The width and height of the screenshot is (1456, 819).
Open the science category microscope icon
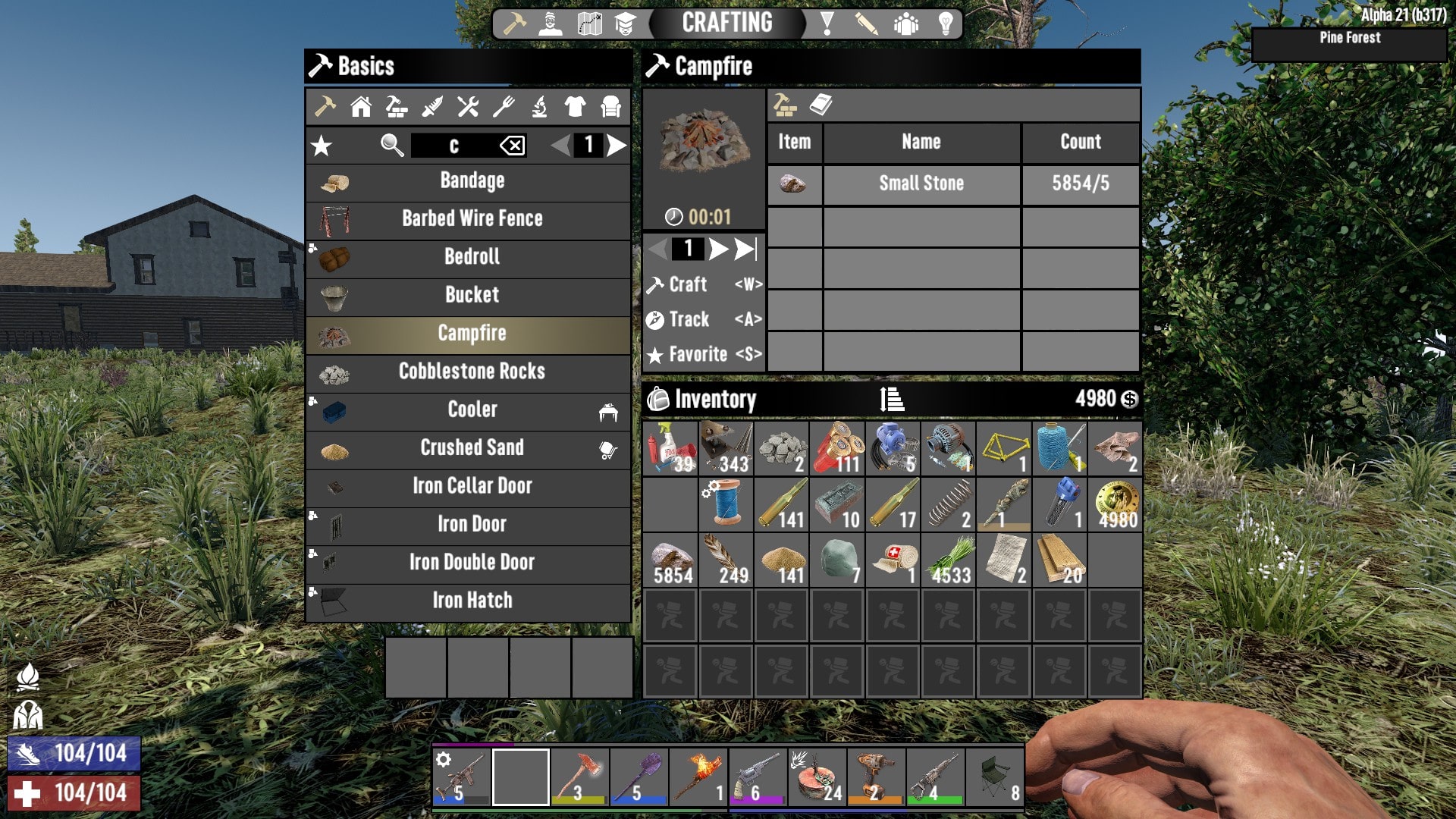538,107
